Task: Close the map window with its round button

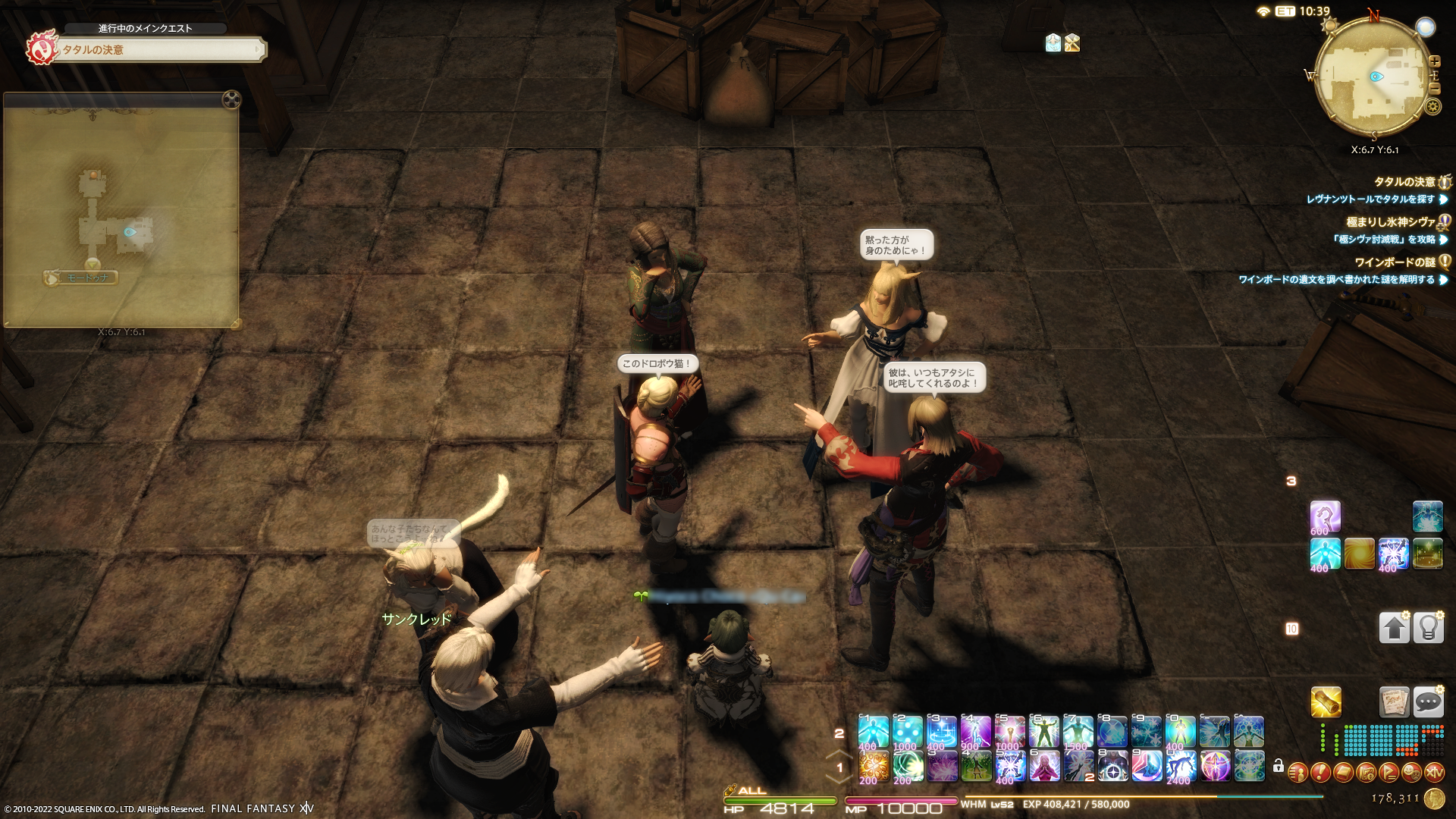Action: pyautogui.click(x=231, y=99)
